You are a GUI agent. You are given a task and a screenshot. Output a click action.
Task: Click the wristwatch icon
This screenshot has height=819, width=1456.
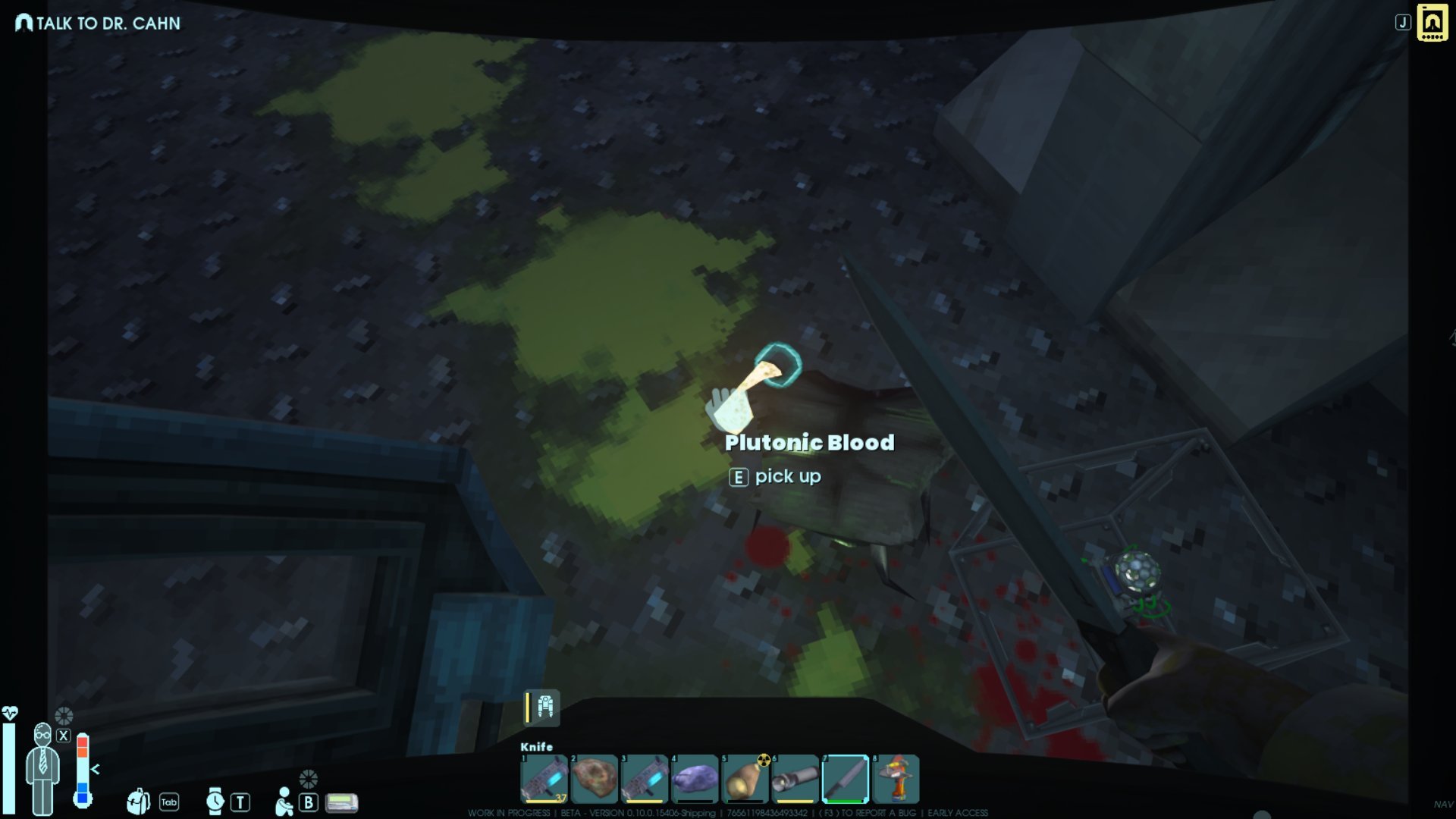pos(215,801)
